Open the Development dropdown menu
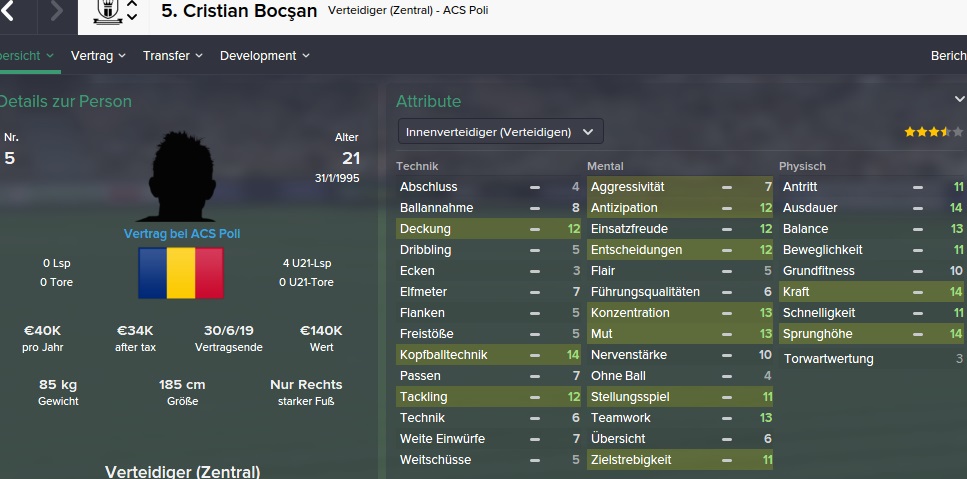 (x=264, y=56)
